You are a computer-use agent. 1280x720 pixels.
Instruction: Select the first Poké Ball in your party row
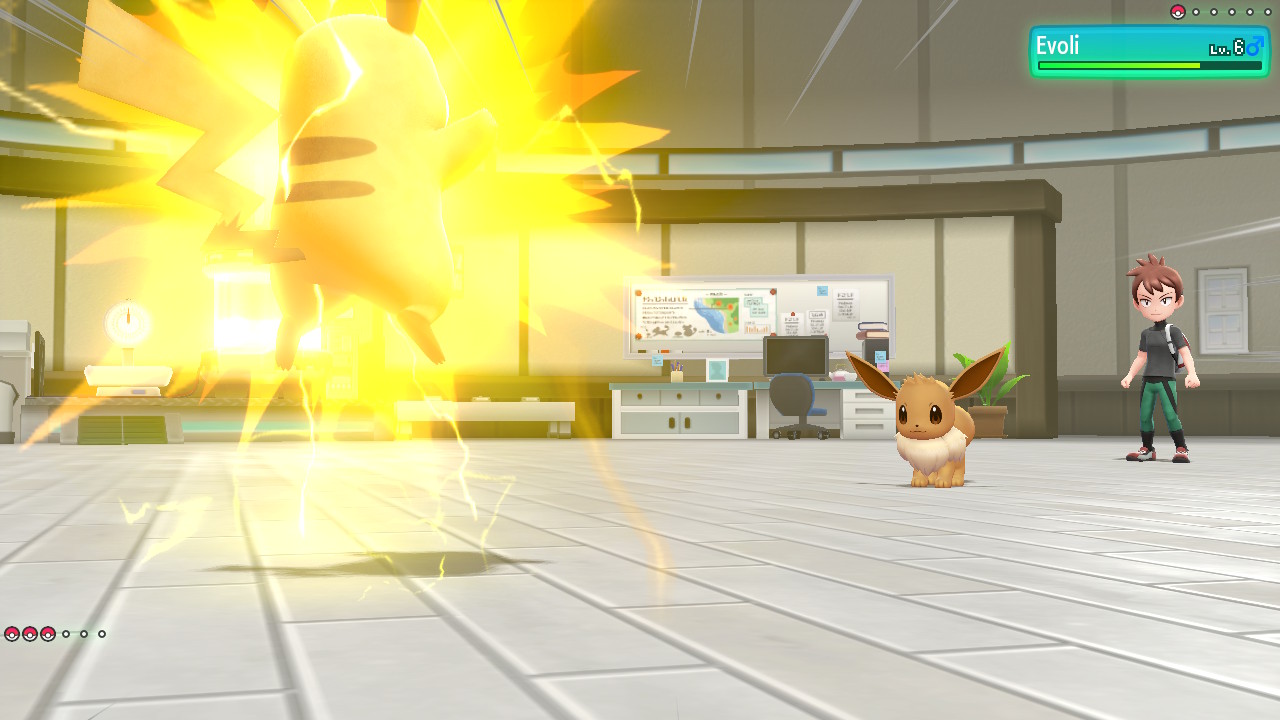(x=12, y=634)
